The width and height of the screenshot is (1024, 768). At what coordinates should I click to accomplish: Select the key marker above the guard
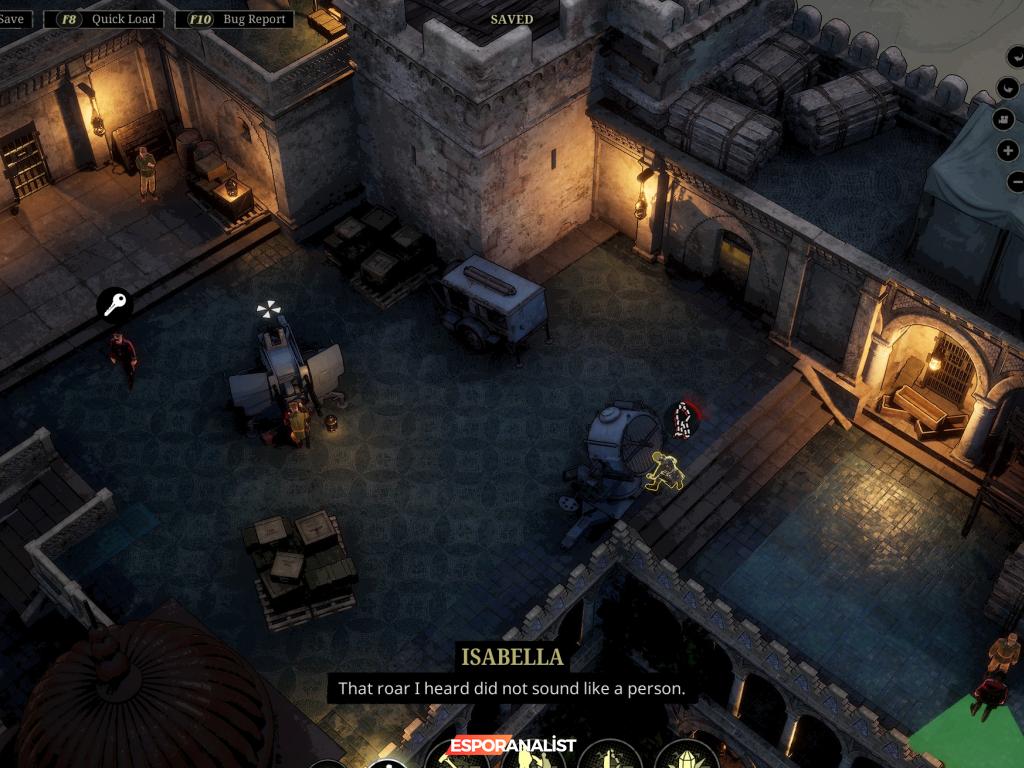(115, 304)
